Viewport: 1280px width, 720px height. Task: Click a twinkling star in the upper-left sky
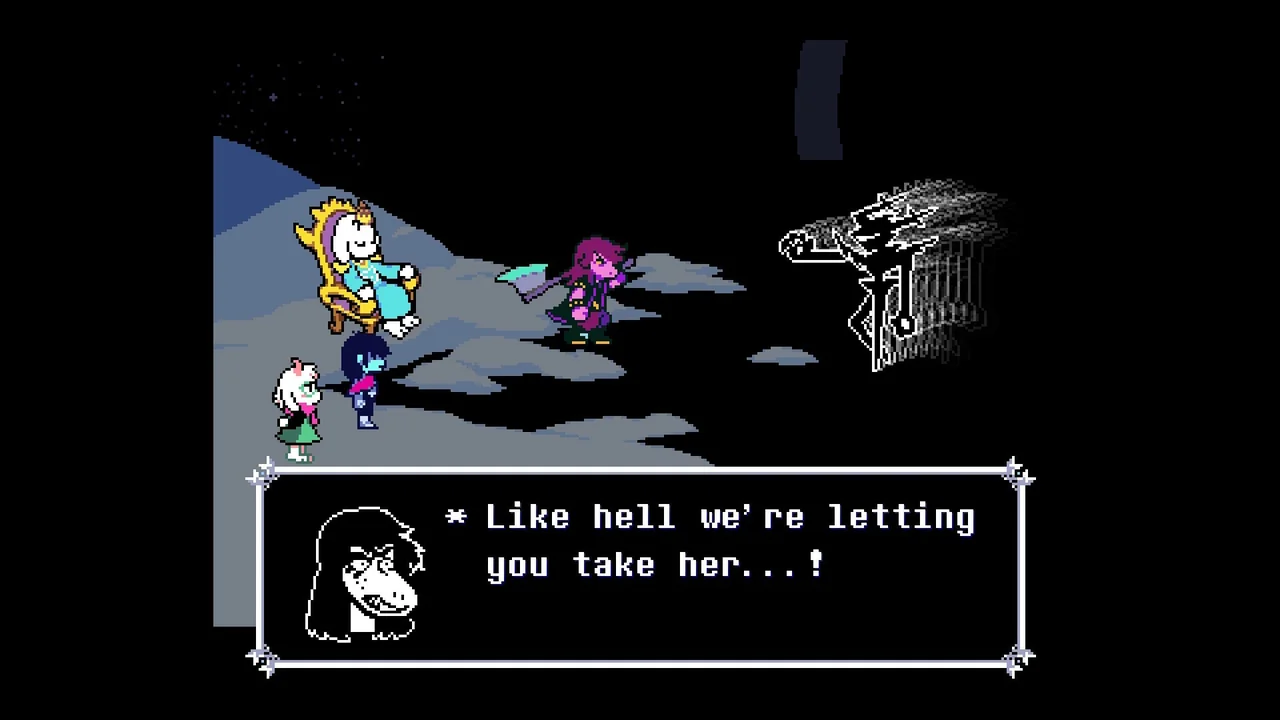point(275,97)
